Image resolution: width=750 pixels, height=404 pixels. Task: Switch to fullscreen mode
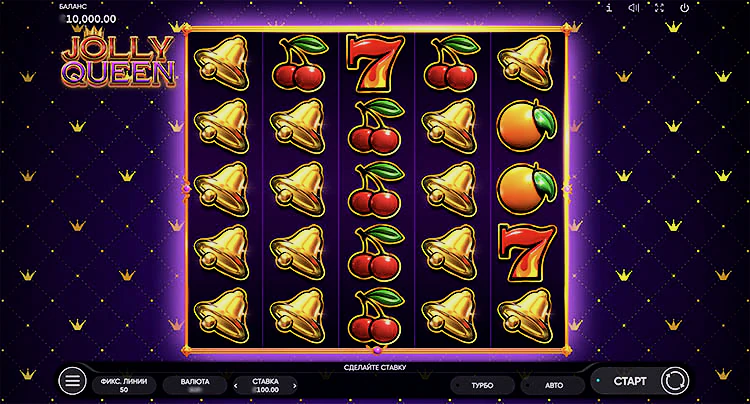point(658,8)
